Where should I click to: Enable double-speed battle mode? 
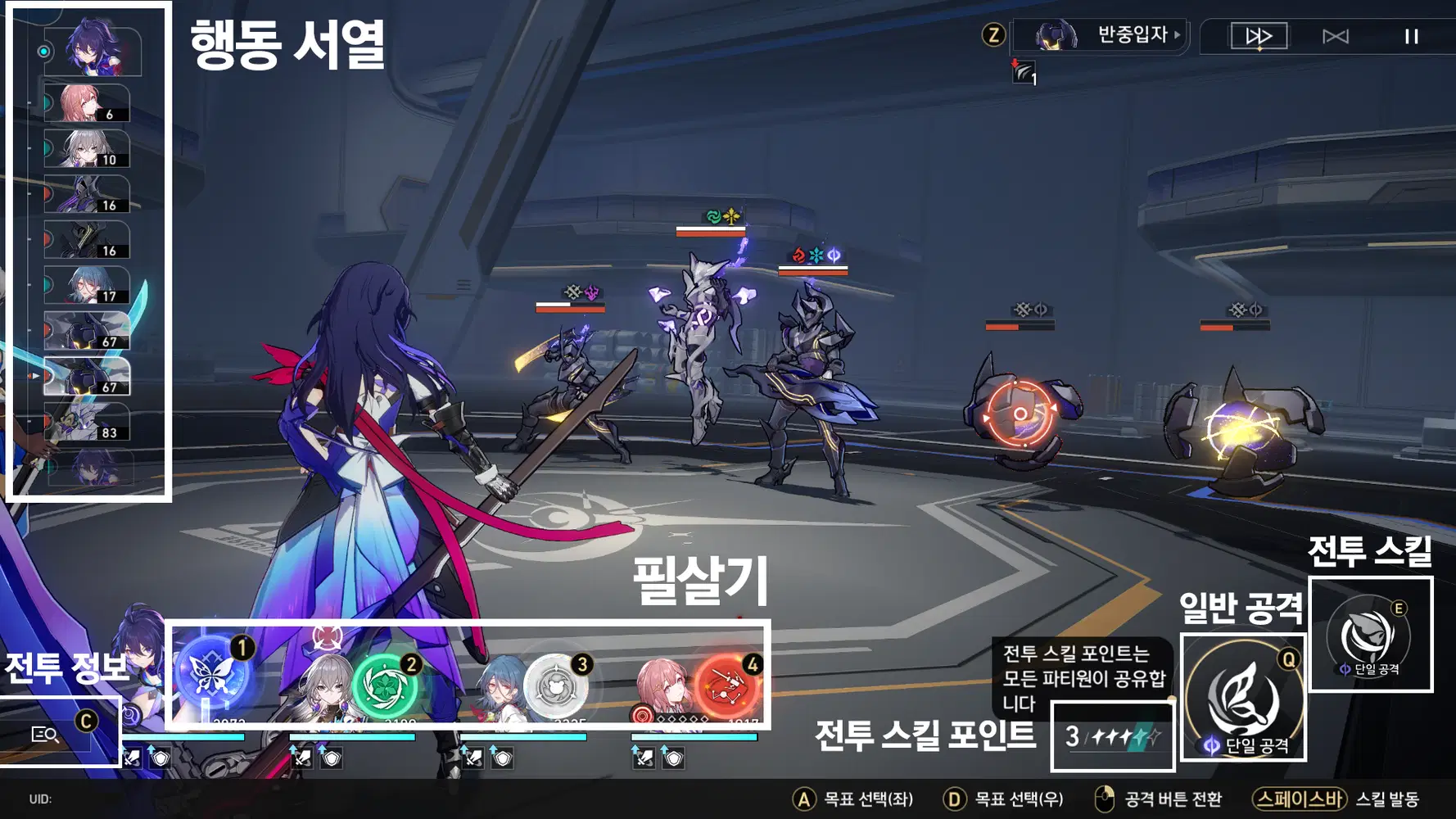[x=1259, y=36]
